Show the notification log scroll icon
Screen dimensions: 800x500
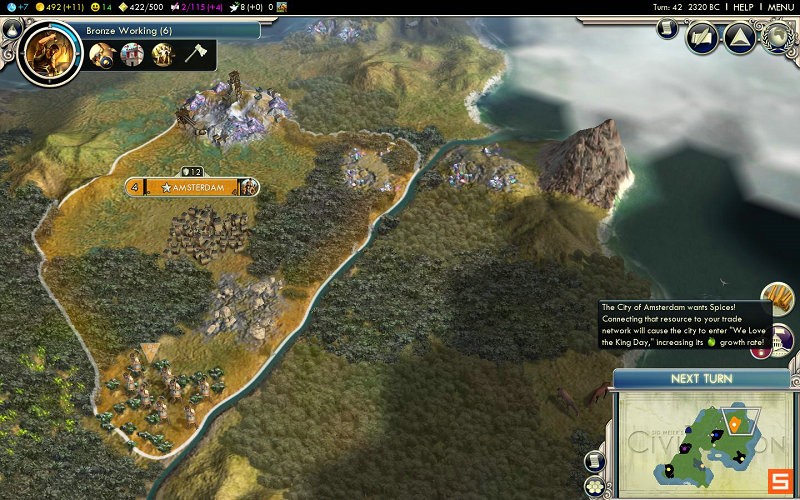[x=667, y=30]
